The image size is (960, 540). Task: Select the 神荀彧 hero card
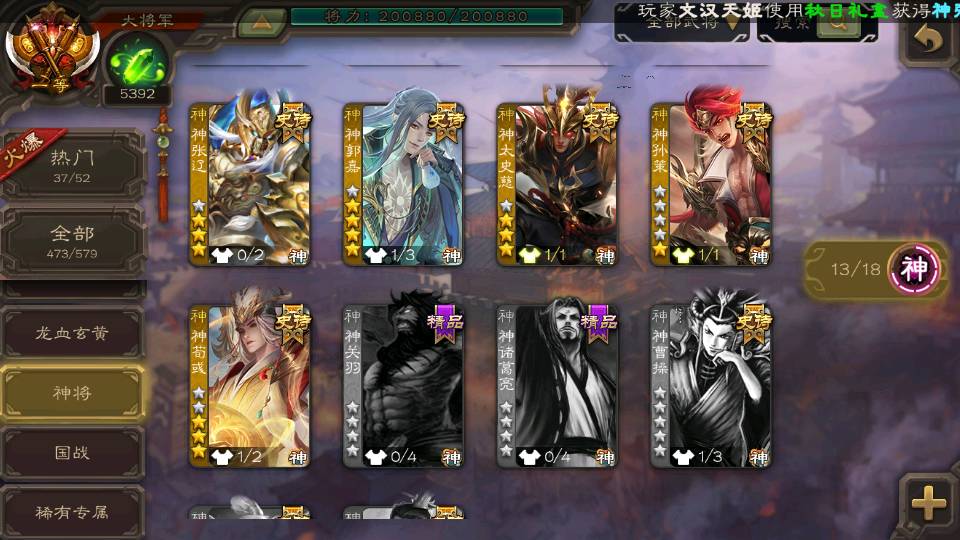coord(250,386)
